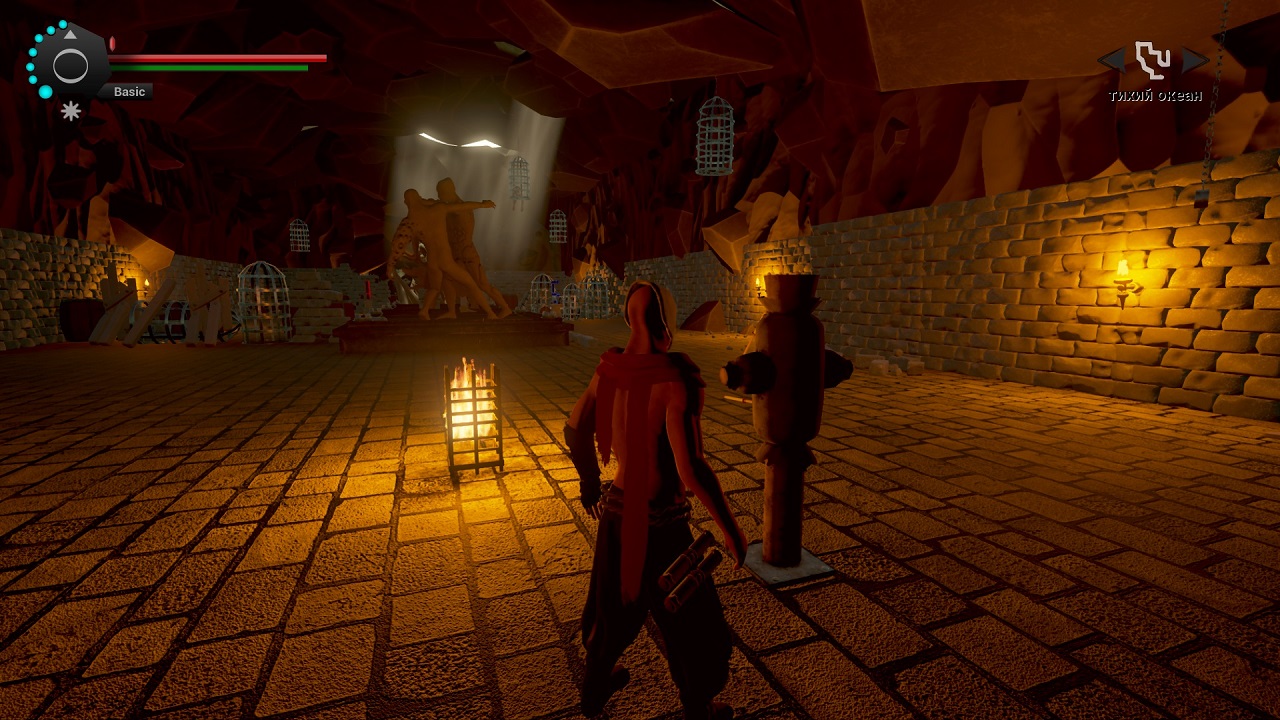Select the "тихий океан" squiggle icon
The height and width of the screenshot is (720, 1280).
click(x=1153, y=60)
